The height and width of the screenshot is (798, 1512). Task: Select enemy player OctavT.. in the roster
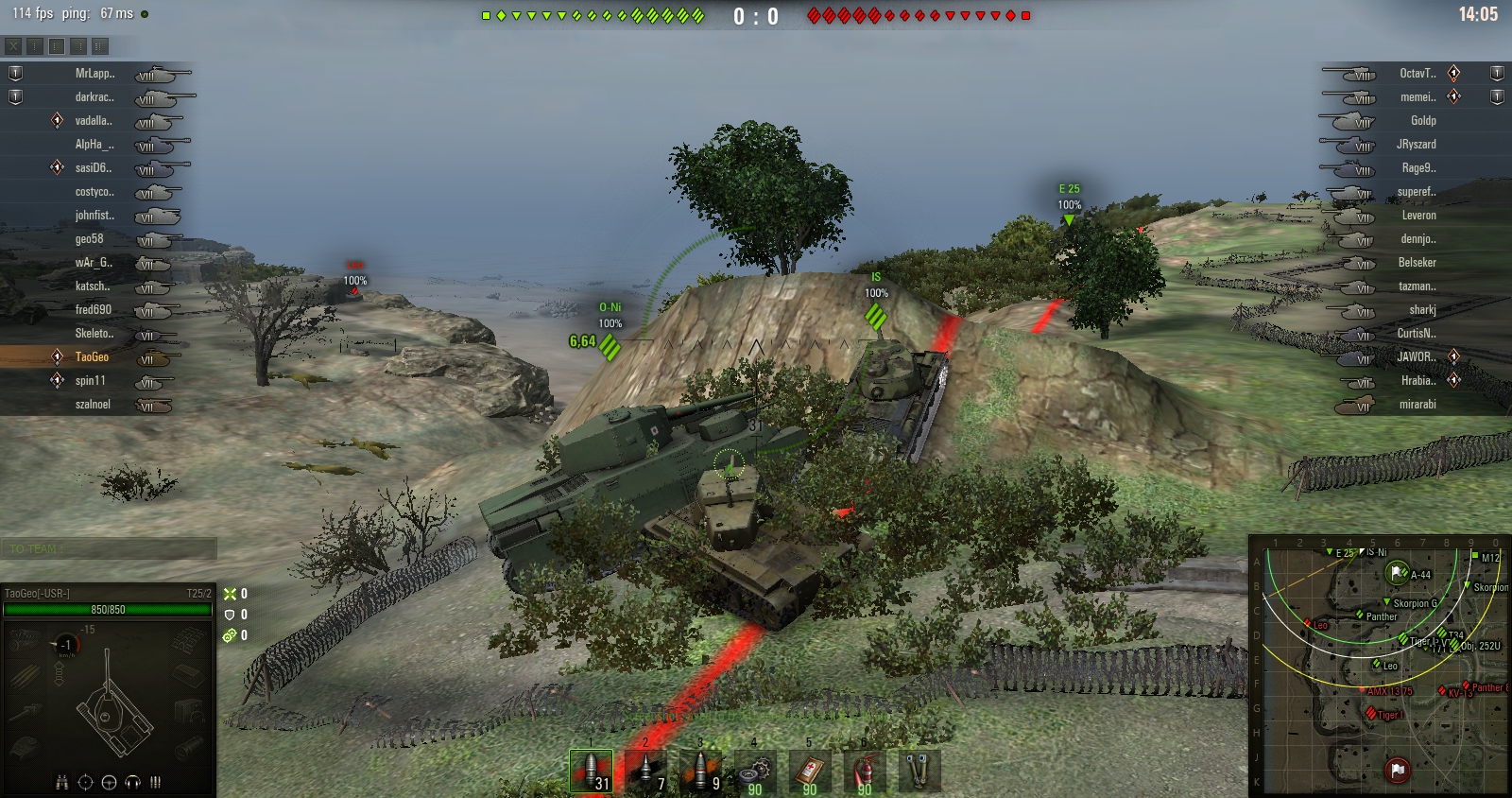click(1417, 74)
